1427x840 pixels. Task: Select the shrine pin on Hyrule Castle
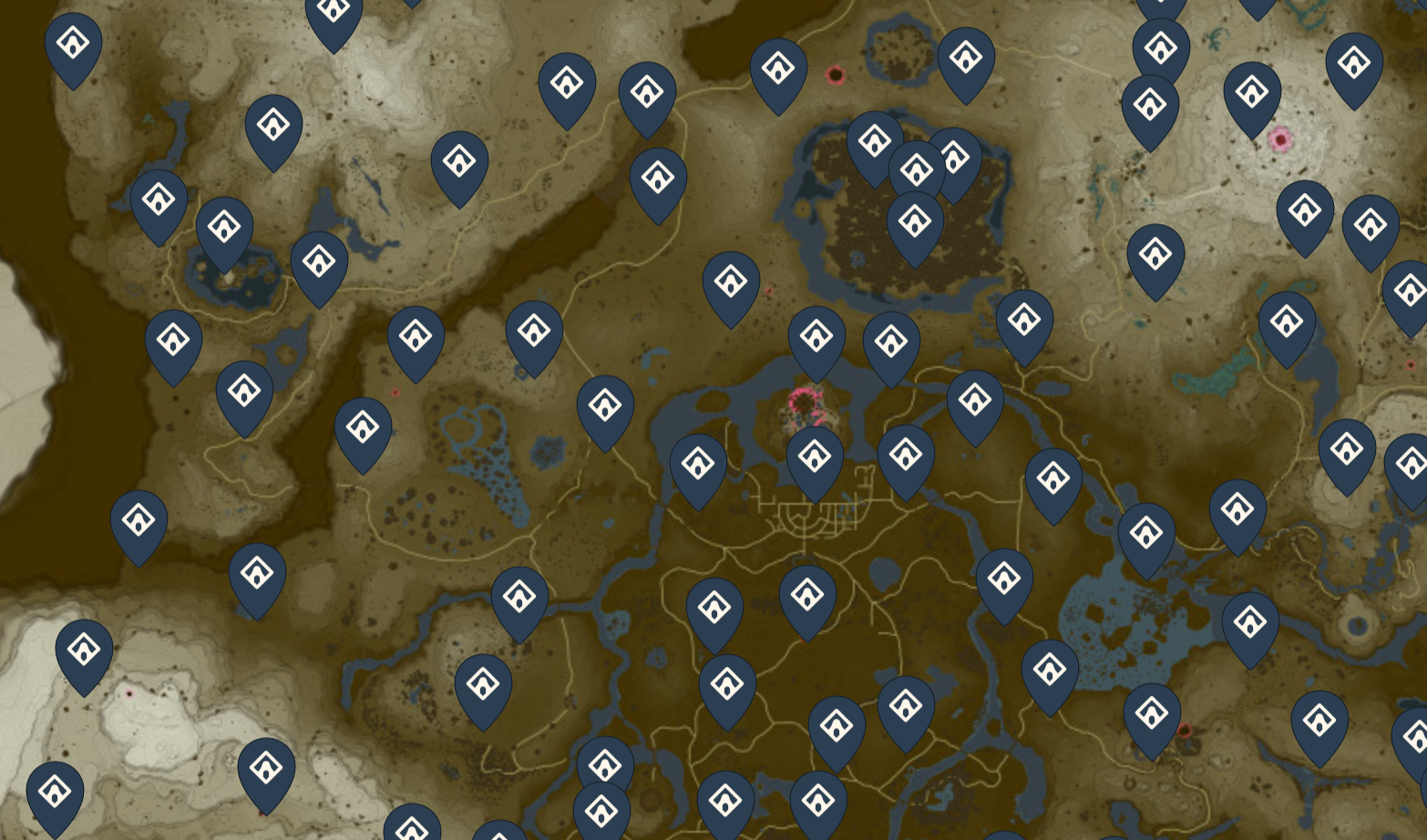pyautogui.click(x=816, y=339)
